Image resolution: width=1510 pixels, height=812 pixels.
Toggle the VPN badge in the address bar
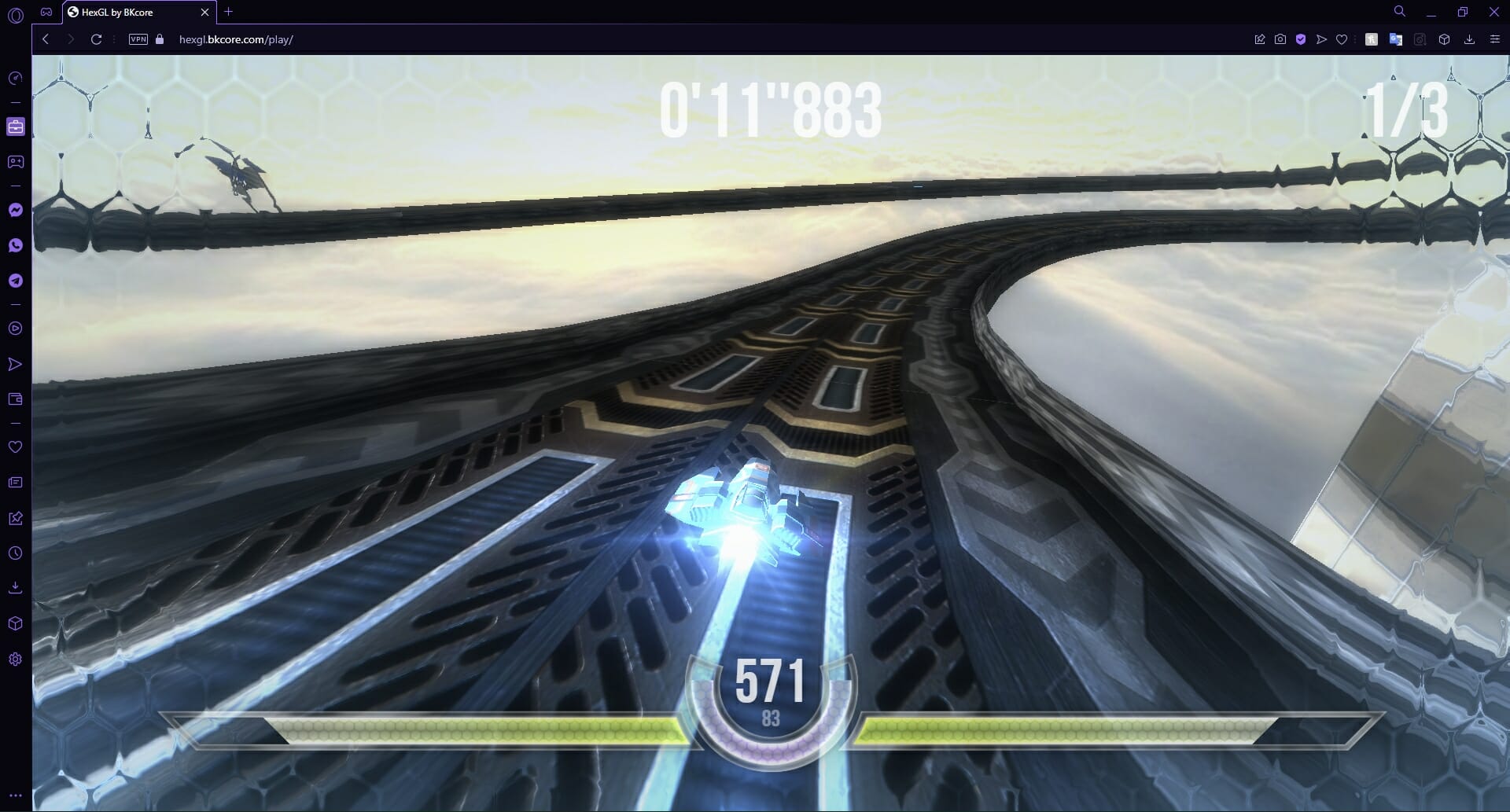[138, 38]
